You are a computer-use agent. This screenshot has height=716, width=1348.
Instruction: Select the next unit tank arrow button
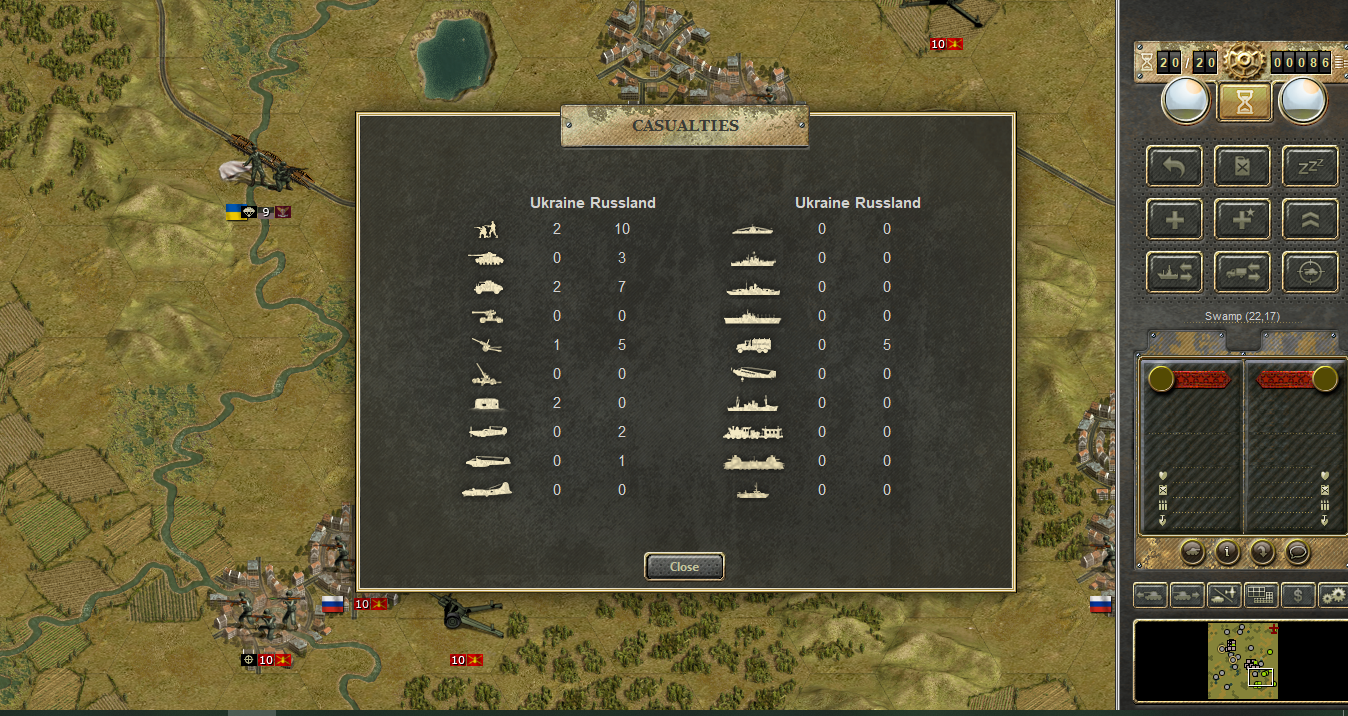click(x=1187, y=595)
